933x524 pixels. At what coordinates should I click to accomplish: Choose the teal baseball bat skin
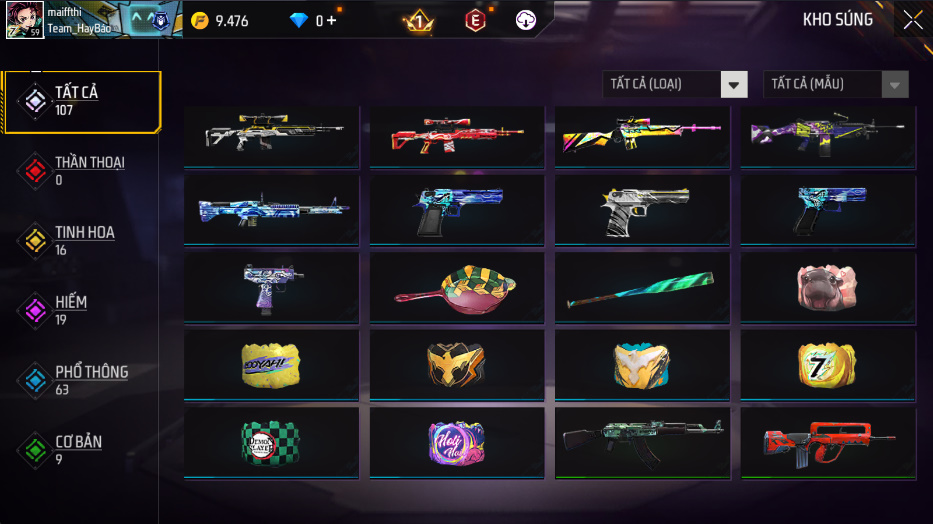(641, 288)
